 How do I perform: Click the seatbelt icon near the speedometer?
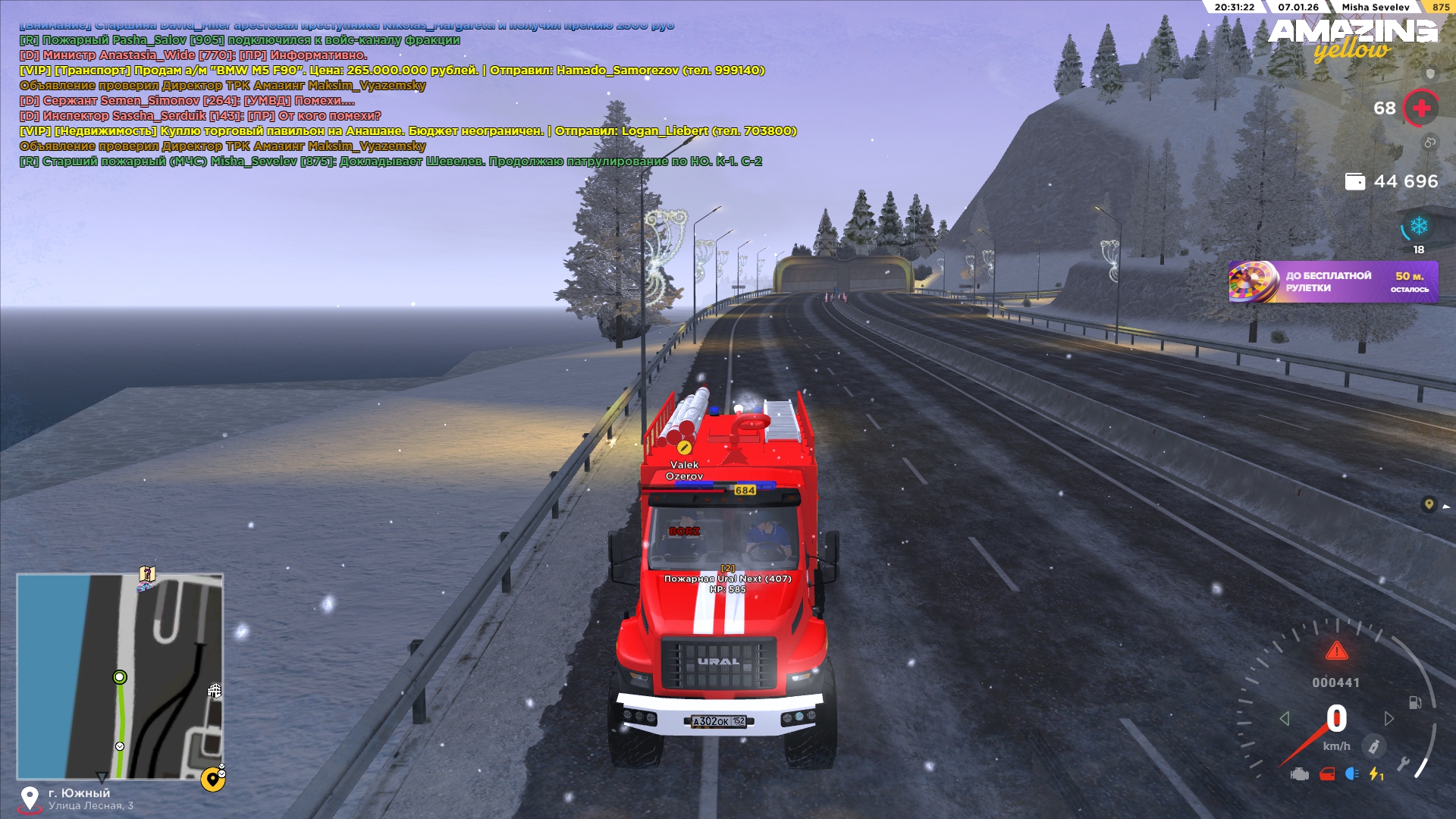click(x=1373, y=746)
